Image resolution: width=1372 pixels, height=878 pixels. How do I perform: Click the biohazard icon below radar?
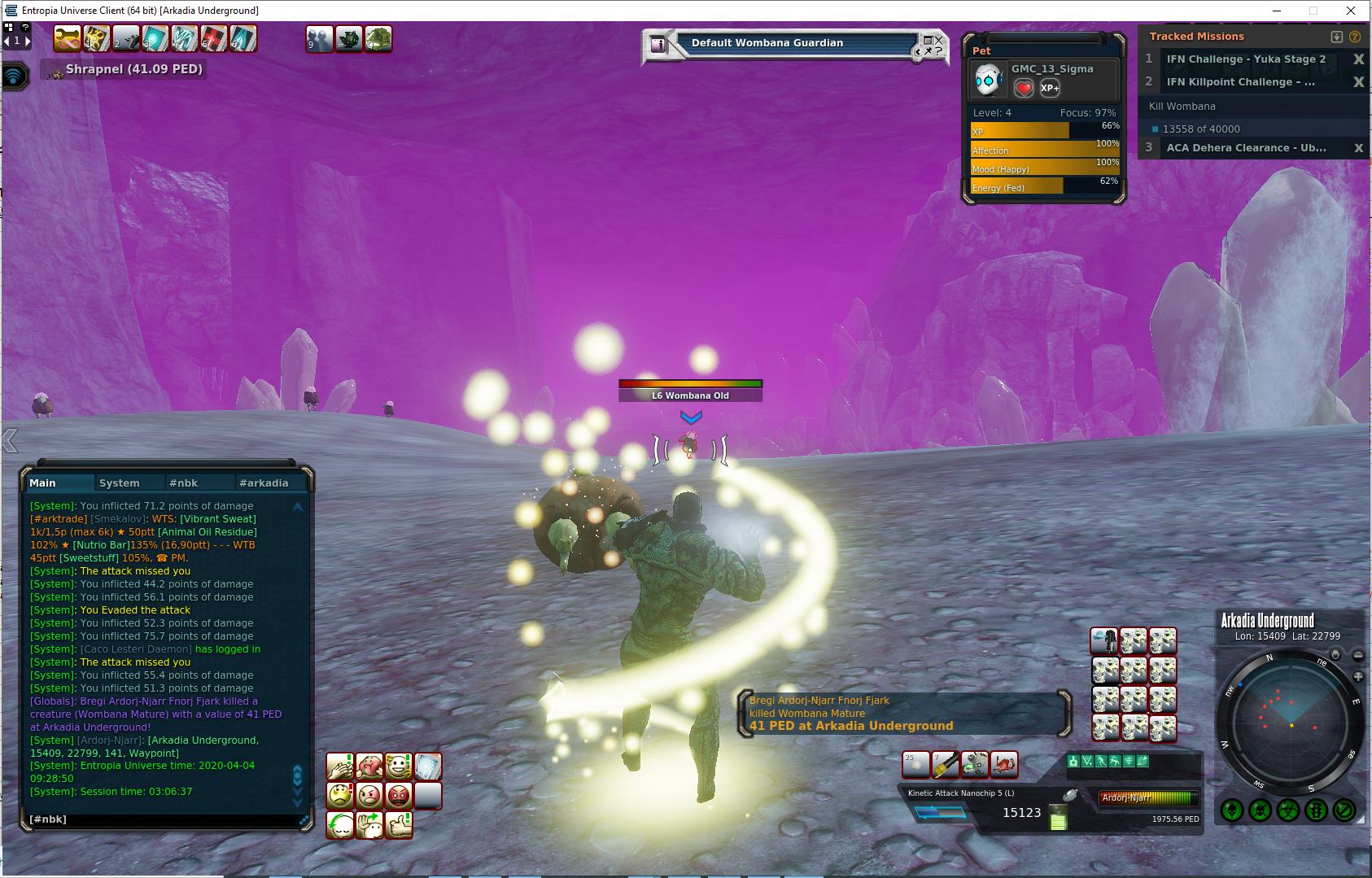(x=1288, y=810)
